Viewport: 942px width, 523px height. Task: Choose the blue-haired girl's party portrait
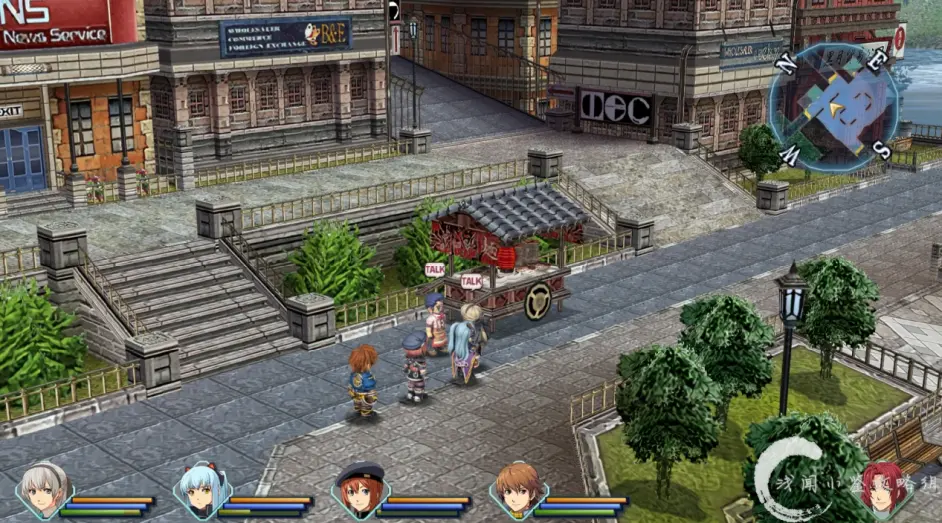point(201,490)
